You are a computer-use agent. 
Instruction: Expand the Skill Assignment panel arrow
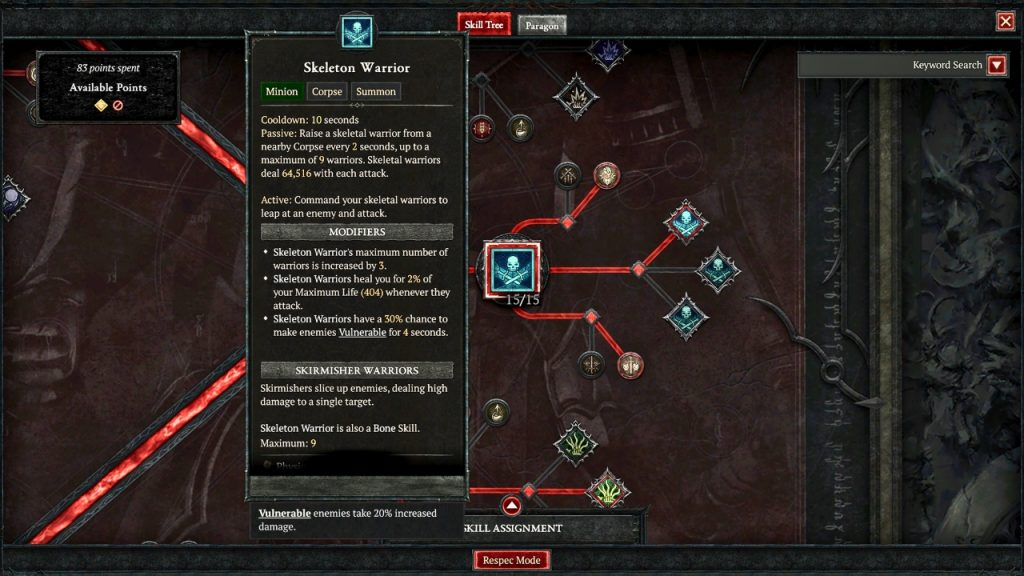(x=511, y=505)
